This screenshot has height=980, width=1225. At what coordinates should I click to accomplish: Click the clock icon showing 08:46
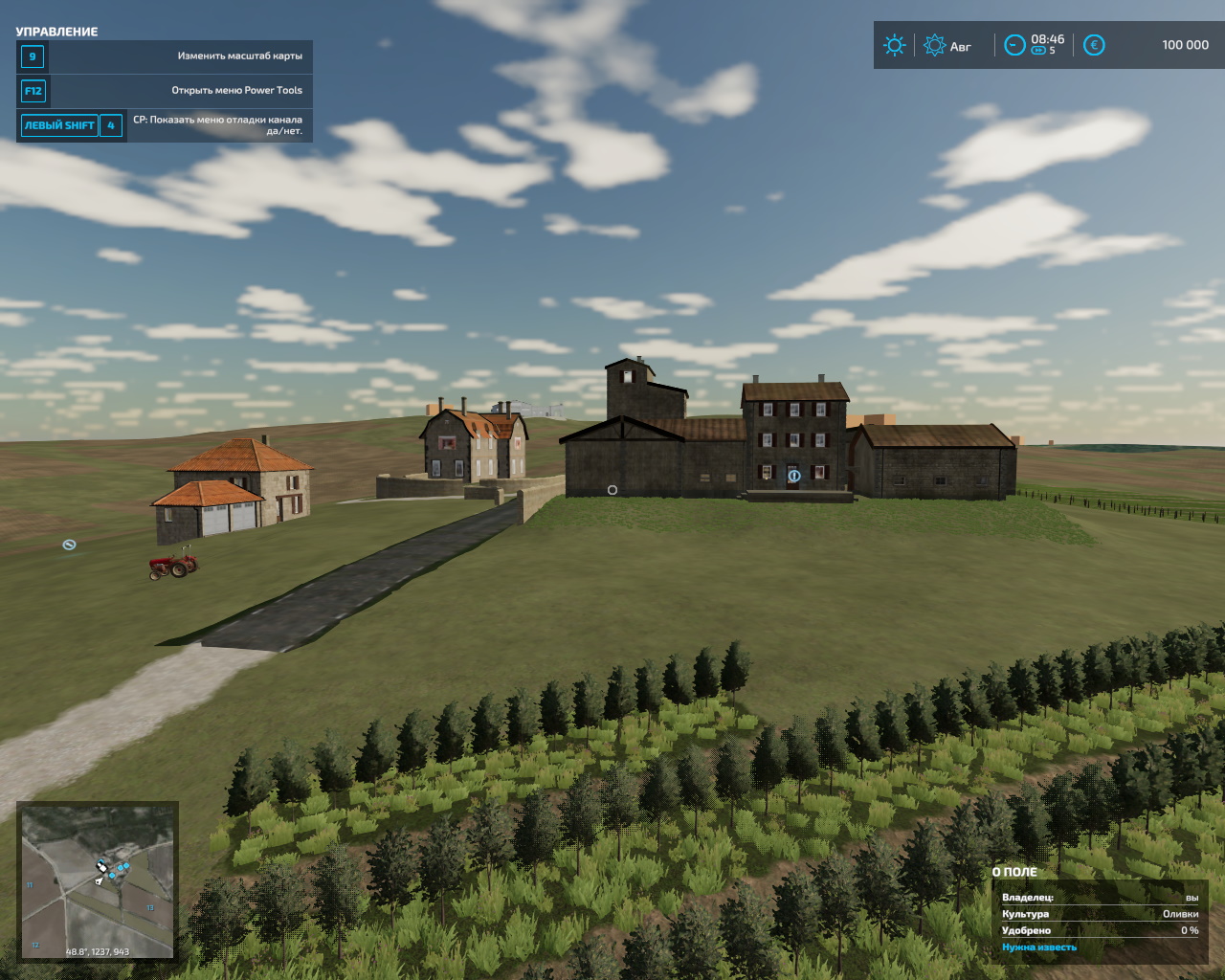click(1014, 44)
